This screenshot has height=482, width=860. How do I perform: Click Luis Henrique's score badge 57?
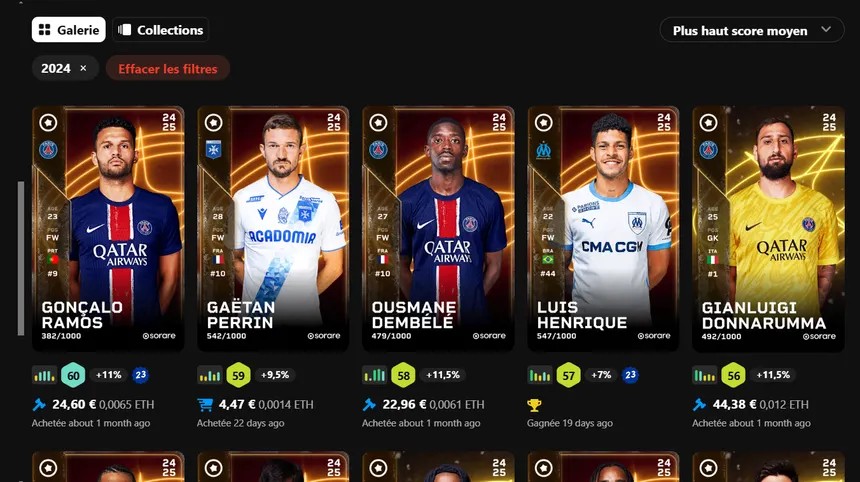568,375
